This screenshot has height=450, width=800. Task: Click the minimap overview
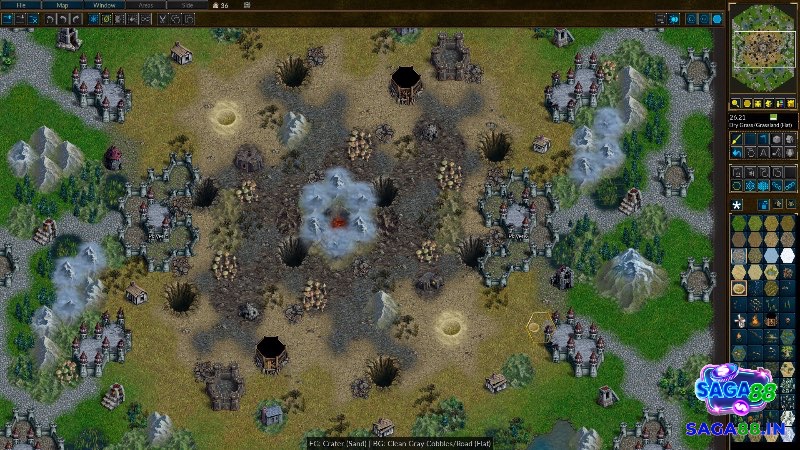pos(762,47)
